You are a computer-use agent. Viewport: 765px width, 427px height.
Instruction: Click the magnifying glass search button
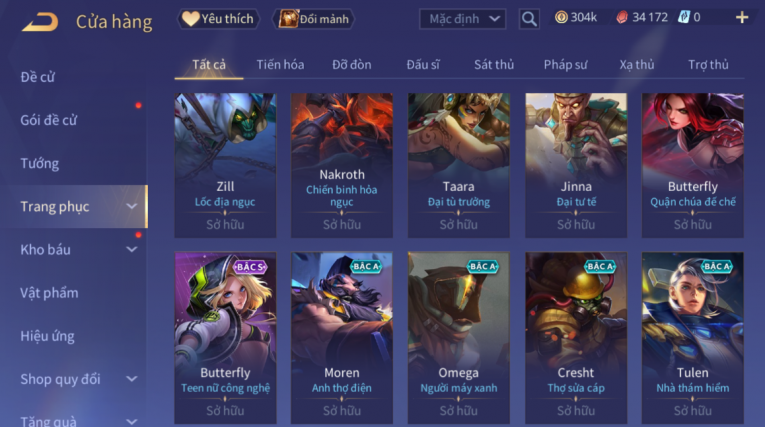tap(529, 18)
